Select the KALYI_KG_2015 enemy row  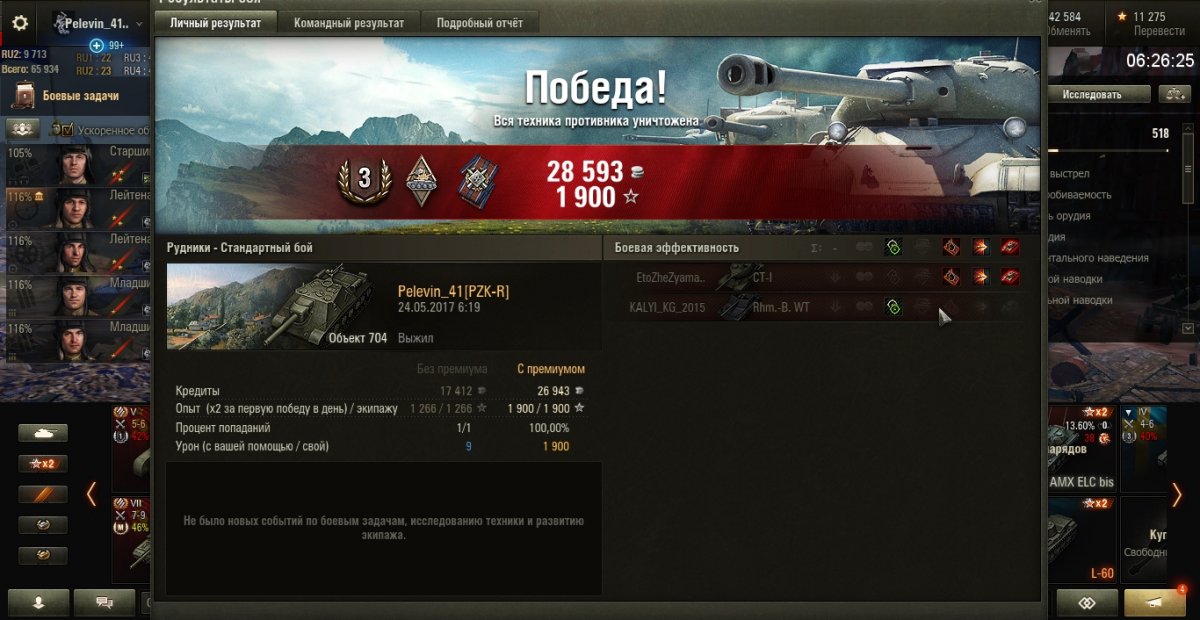(700, 307)
